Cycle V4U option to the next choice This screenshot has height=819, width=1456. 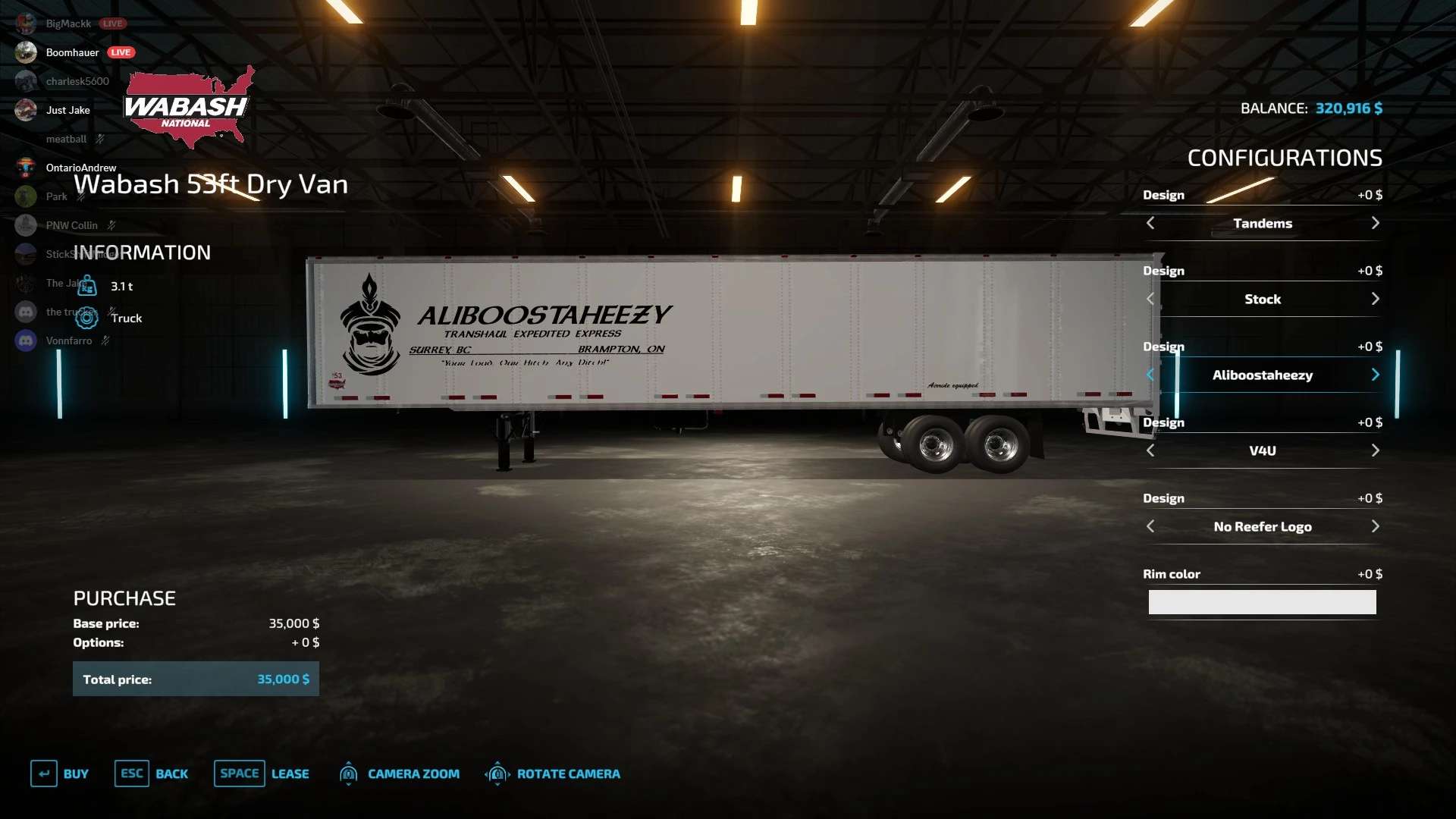pos(1375,450)
